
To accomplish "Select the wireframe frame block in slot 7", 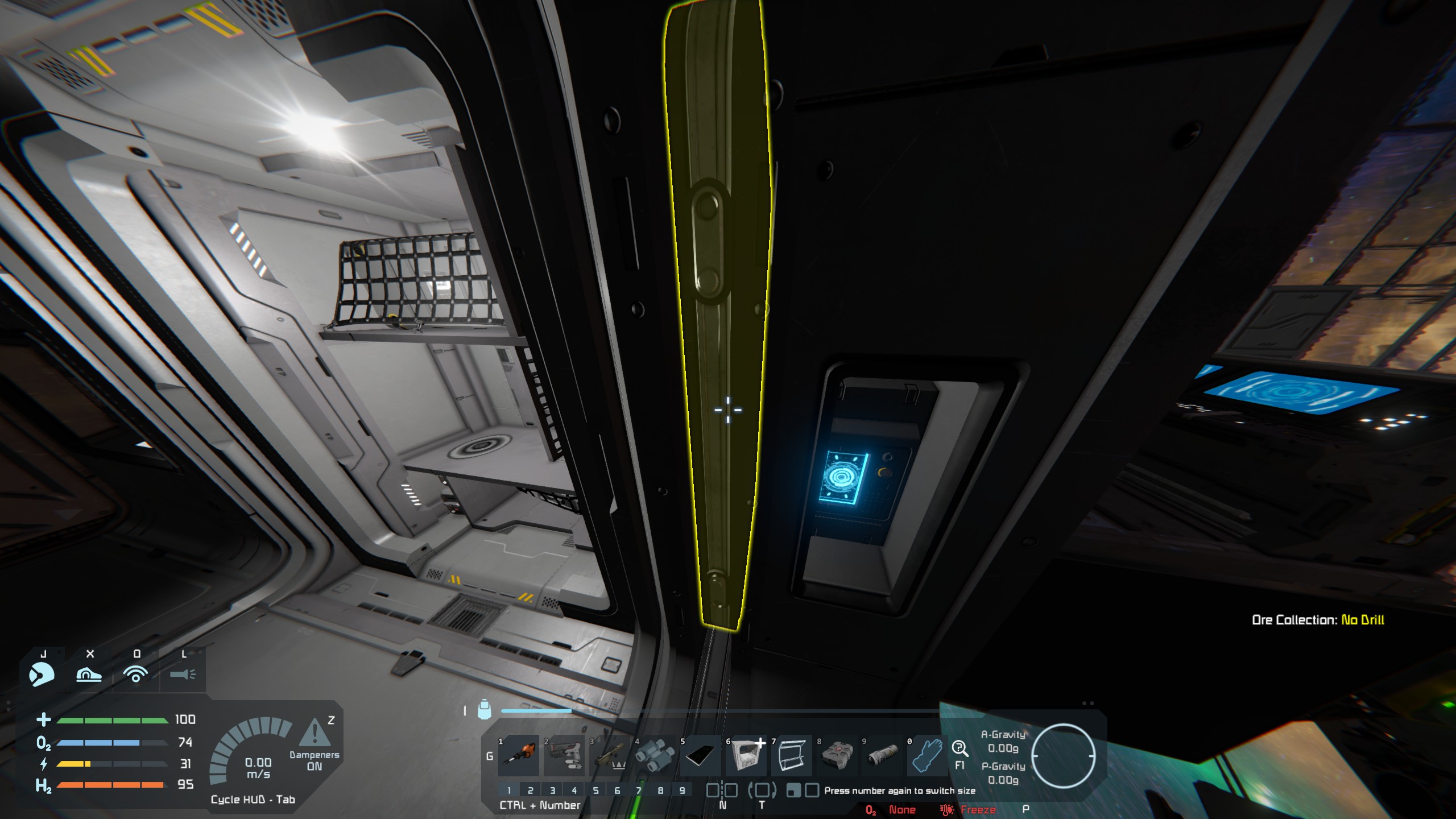I will coord(791,756).
